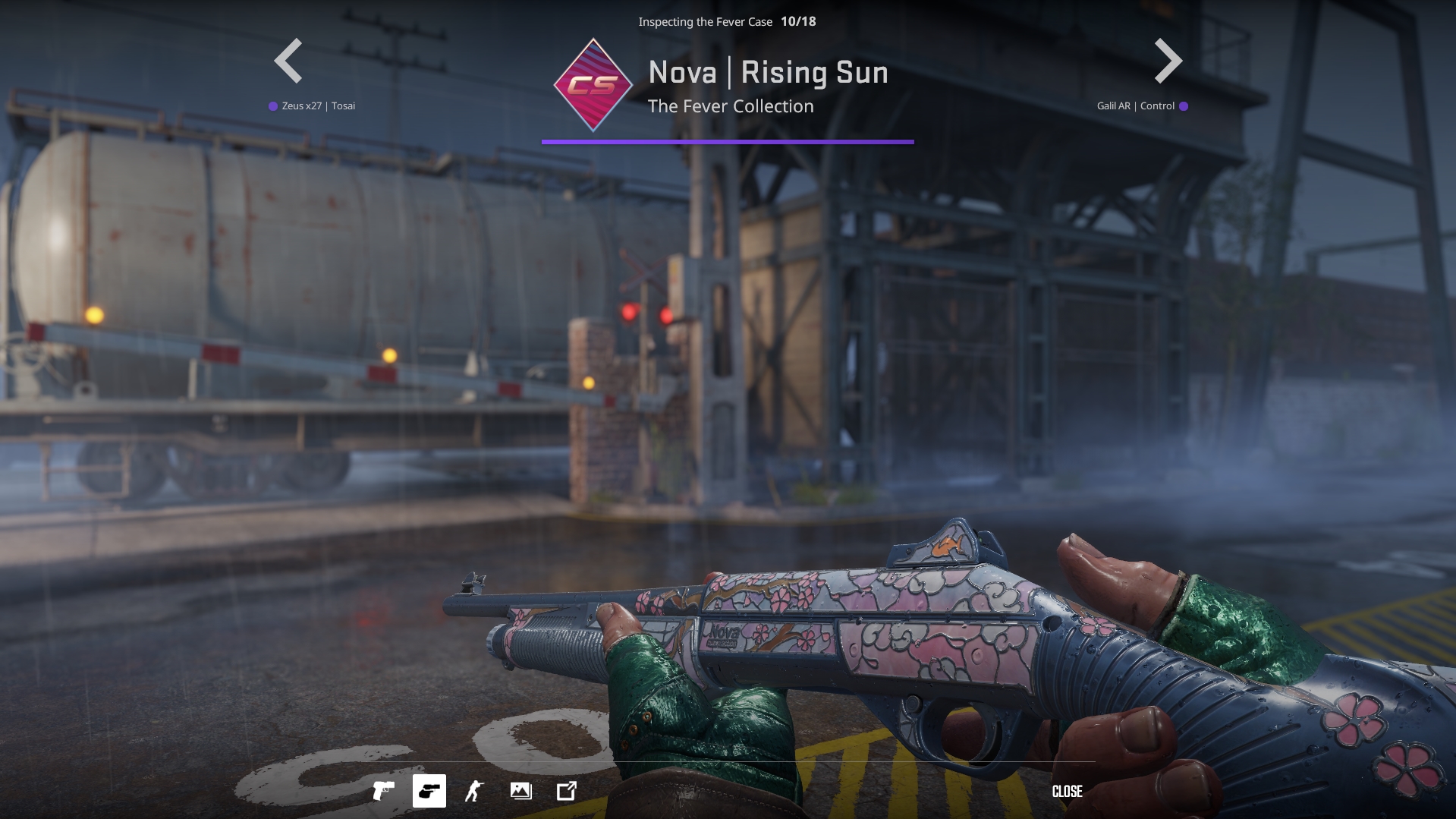Select the first-person held weapon view icon
Image resolution: width=1456 pixels, height=819 pixels.
point(429,791)
